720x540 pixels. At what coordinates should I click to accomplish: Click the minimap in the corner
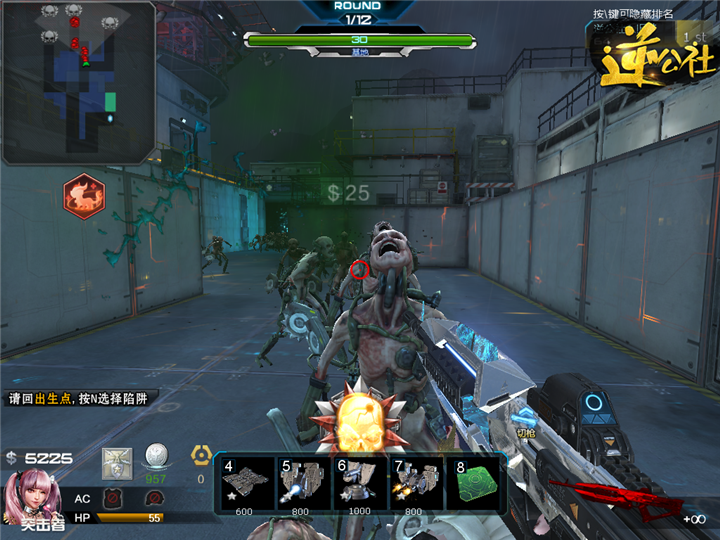[x=78, y=82]
